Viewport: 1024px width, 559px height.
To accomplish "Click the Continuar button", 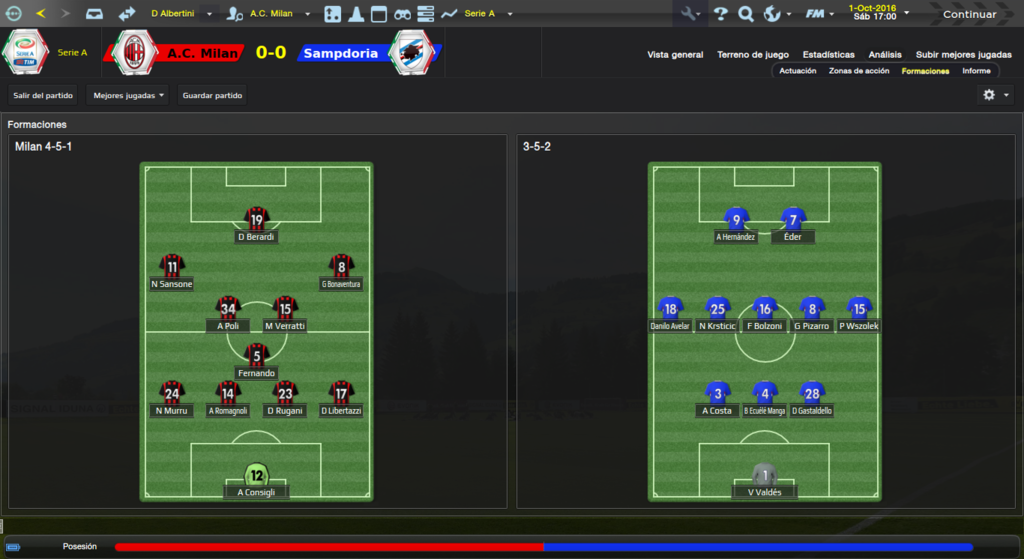I will 969,14.
